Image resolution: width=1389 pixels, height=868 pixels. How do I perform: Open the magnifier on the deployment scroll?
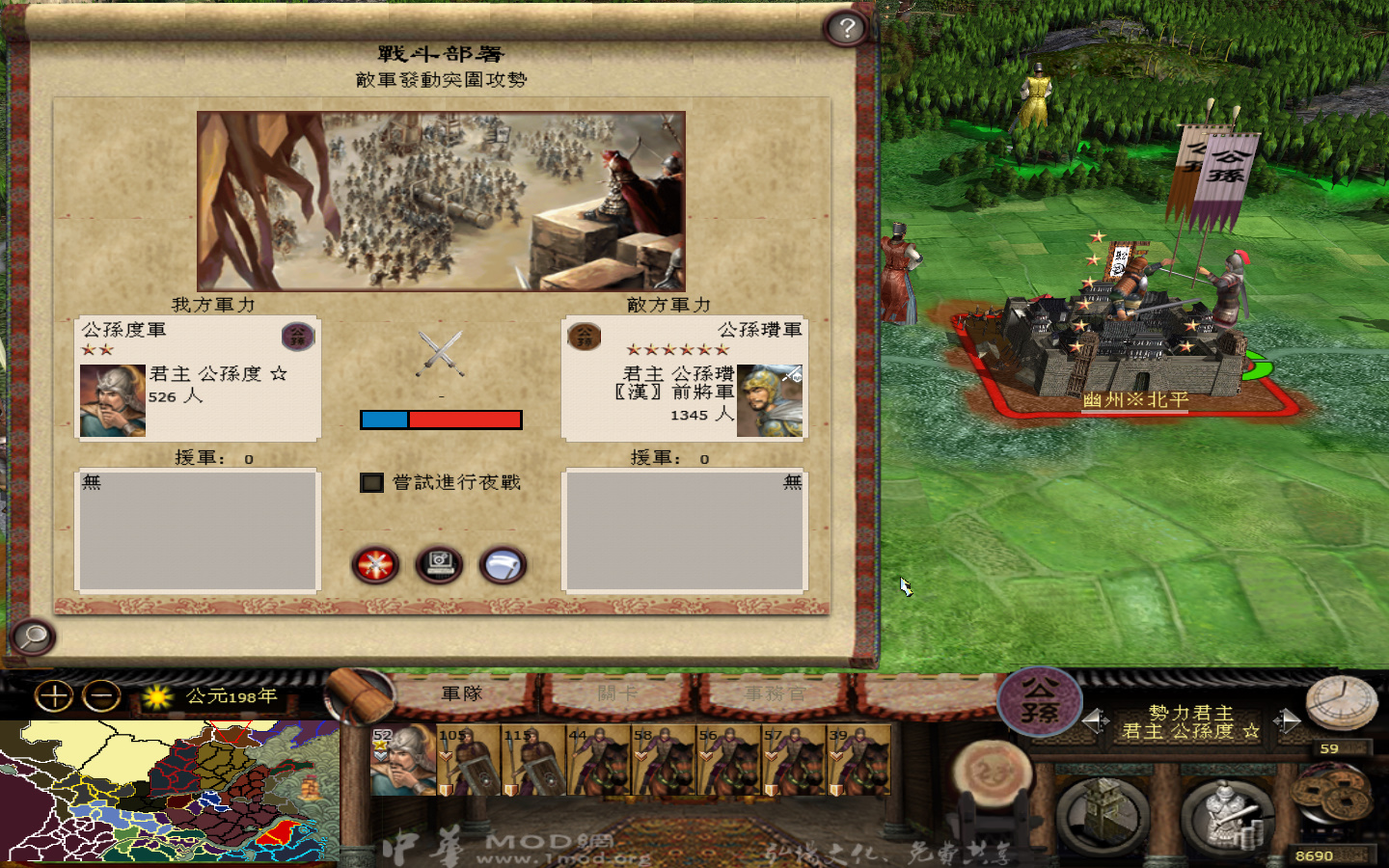point(32,637)
